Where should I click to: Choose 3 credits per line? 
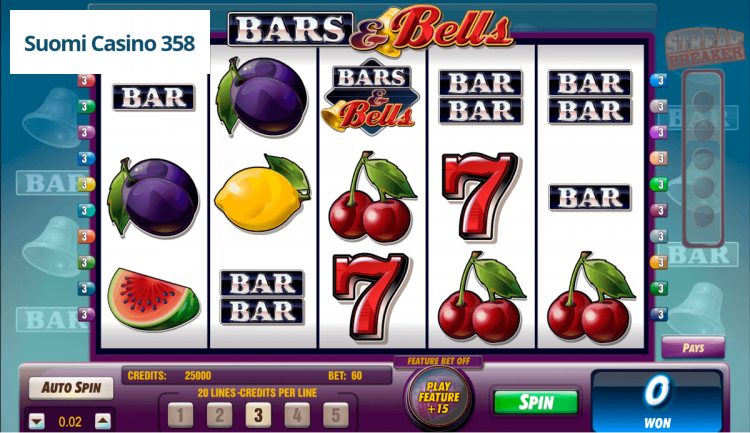pyautogui.click(x=258, y=415)
